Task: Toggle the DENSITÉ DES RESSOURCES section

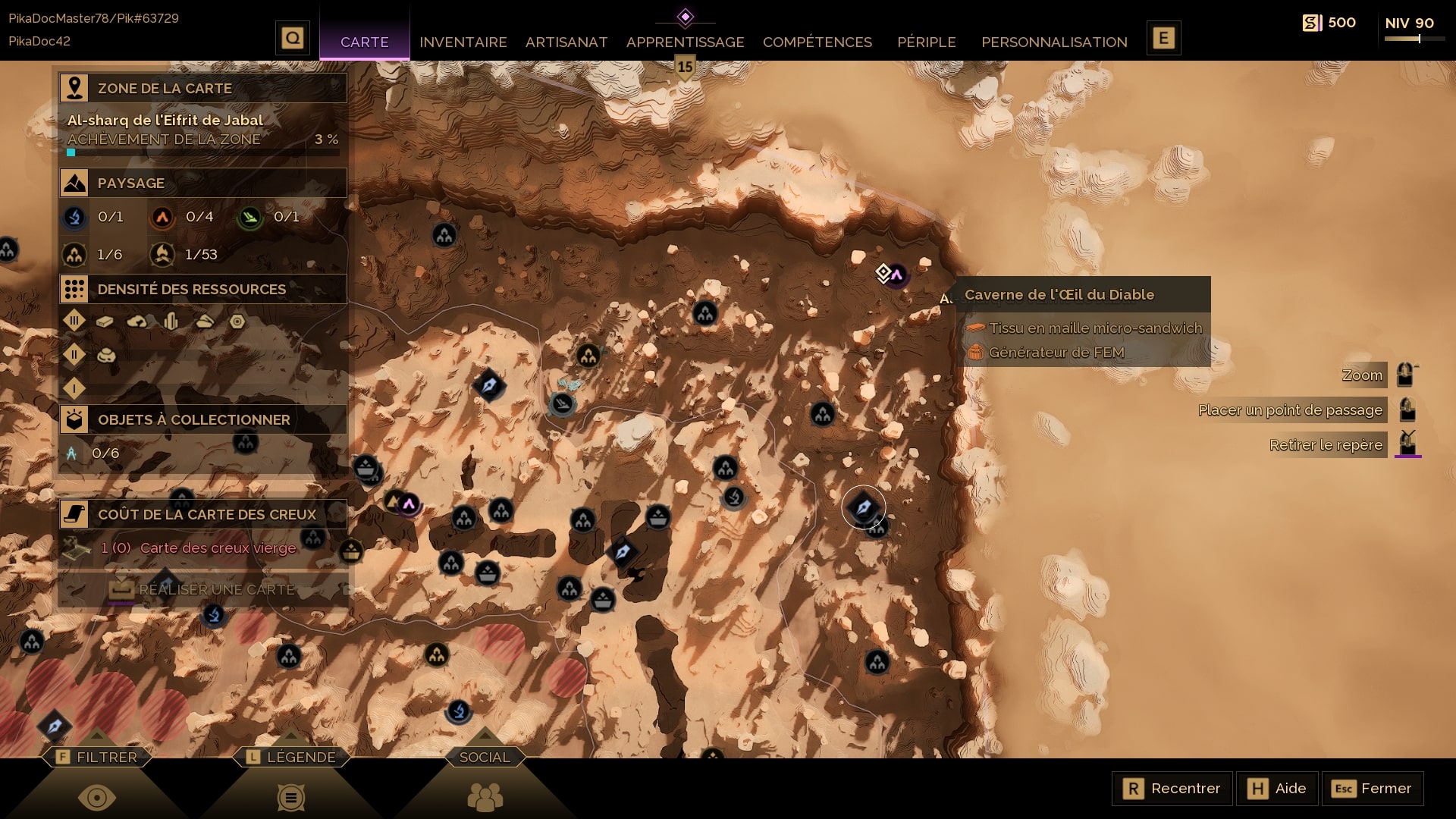Action: [x=202, y=289]
